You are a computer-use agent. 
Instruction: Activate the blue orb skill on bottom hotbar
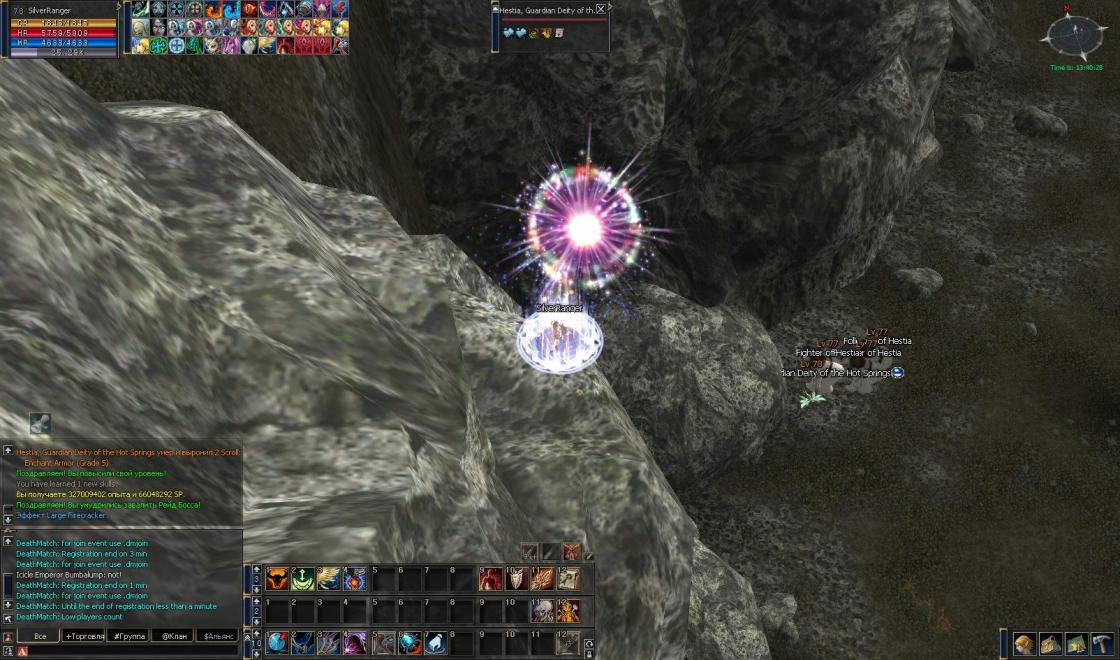(x=276, y=643)
